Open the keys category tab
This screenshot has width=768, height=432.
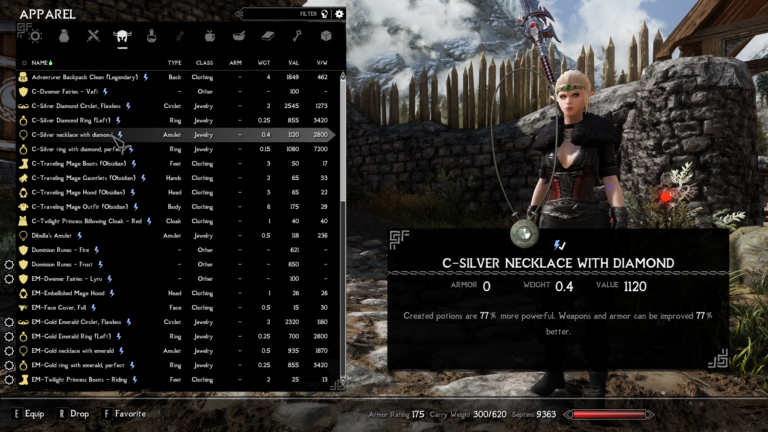(297, 36)
